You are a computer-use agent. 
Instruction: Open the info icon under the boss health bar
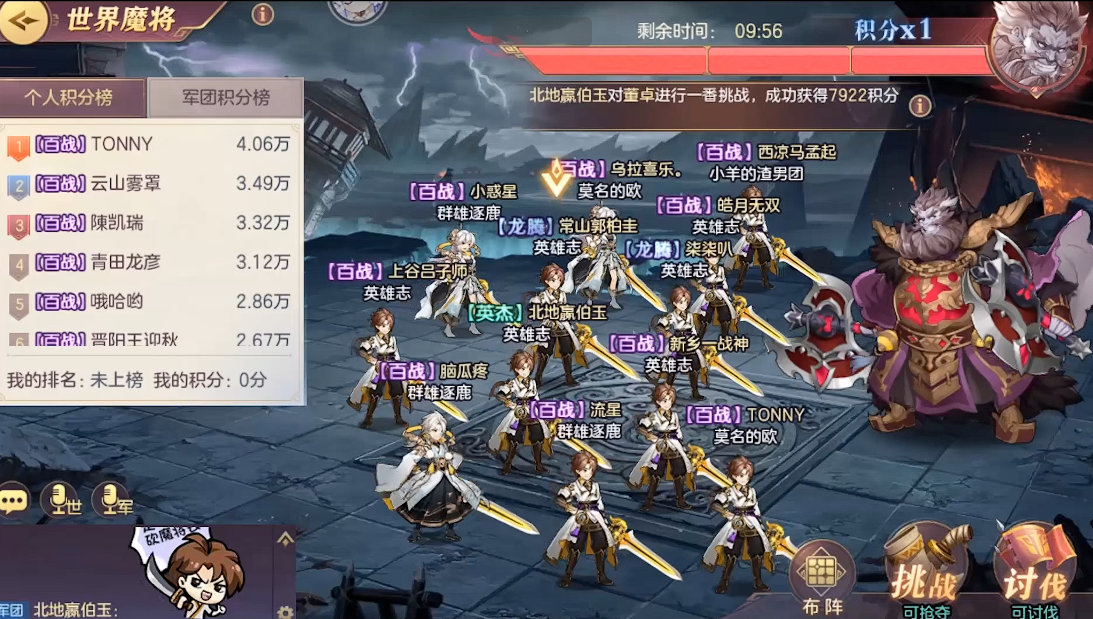pos(920,106)
